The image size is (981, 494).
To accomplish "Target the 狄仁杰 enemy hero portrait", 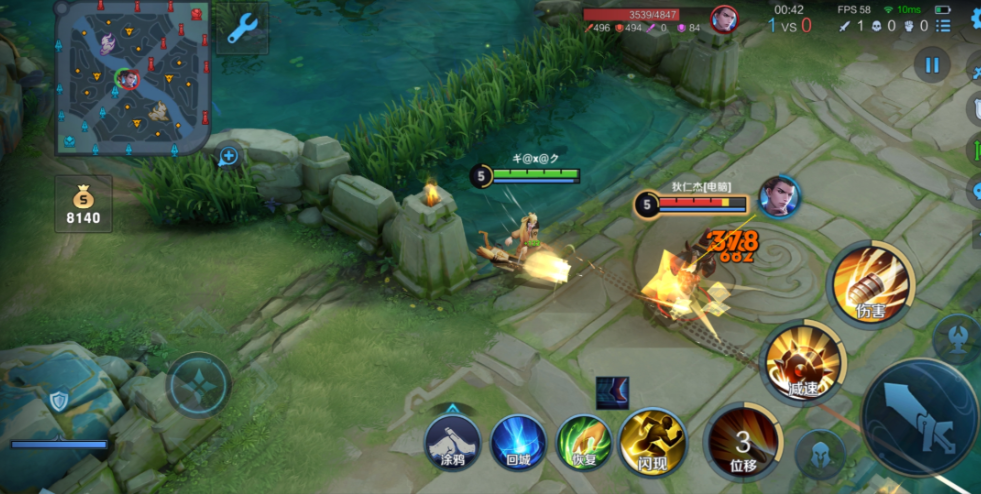I will coord(779,196).
